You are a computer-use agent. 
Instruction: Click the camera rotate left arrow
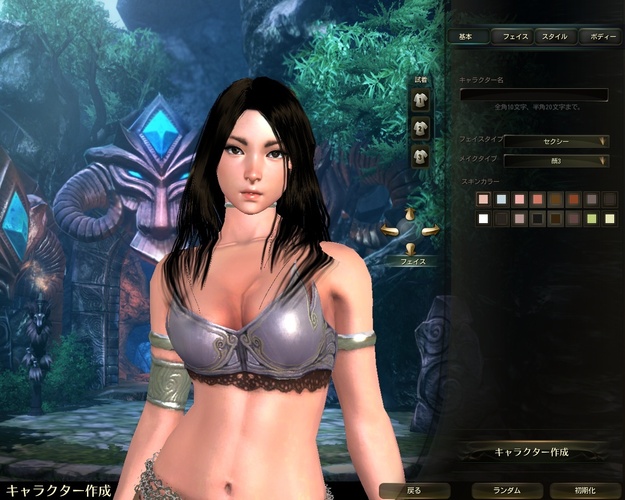click(x=389, y=231)
